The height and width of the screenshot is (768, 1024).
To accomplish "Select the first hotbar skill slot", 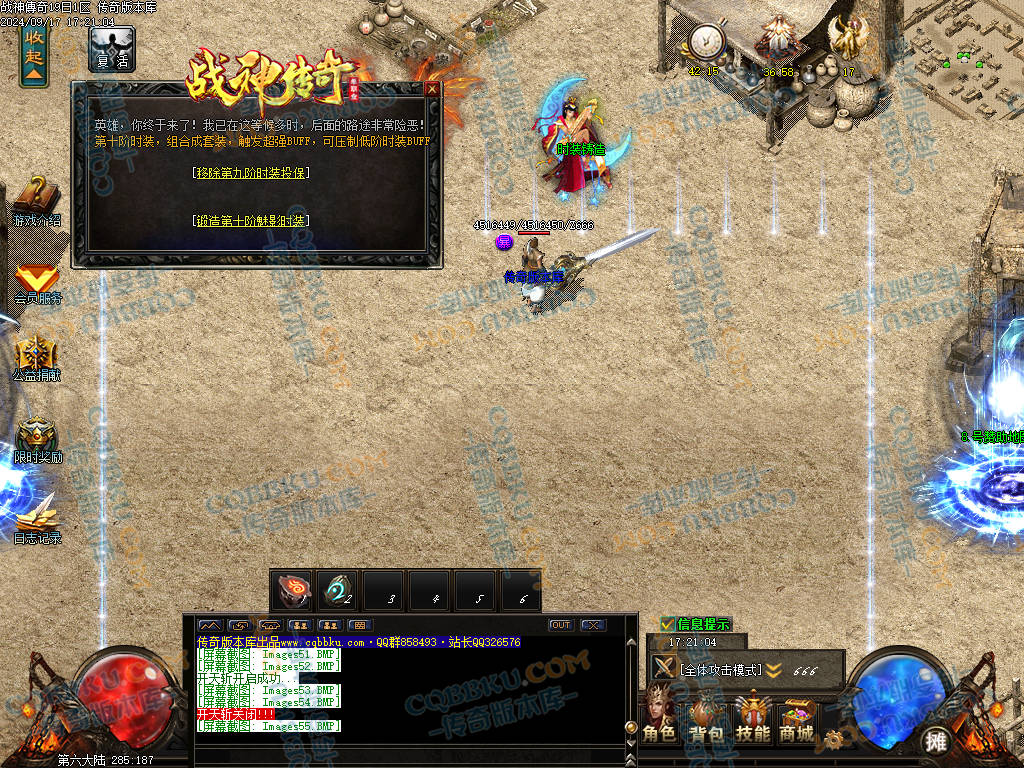I will (x=292, y=590).
